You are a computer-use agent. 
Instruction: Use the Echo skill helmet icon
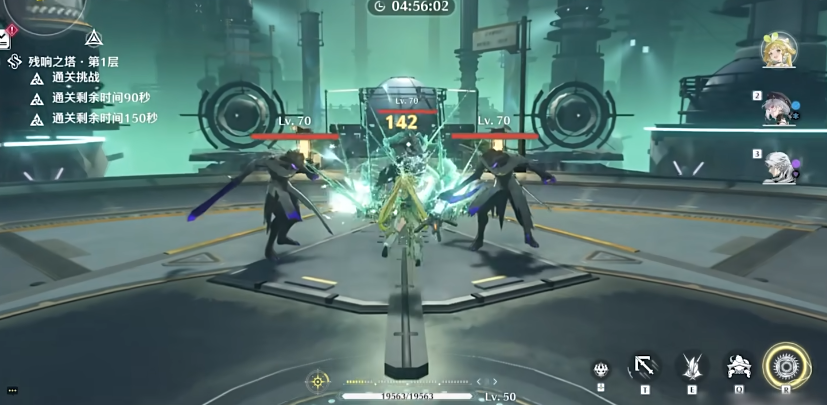click(738, 367)
